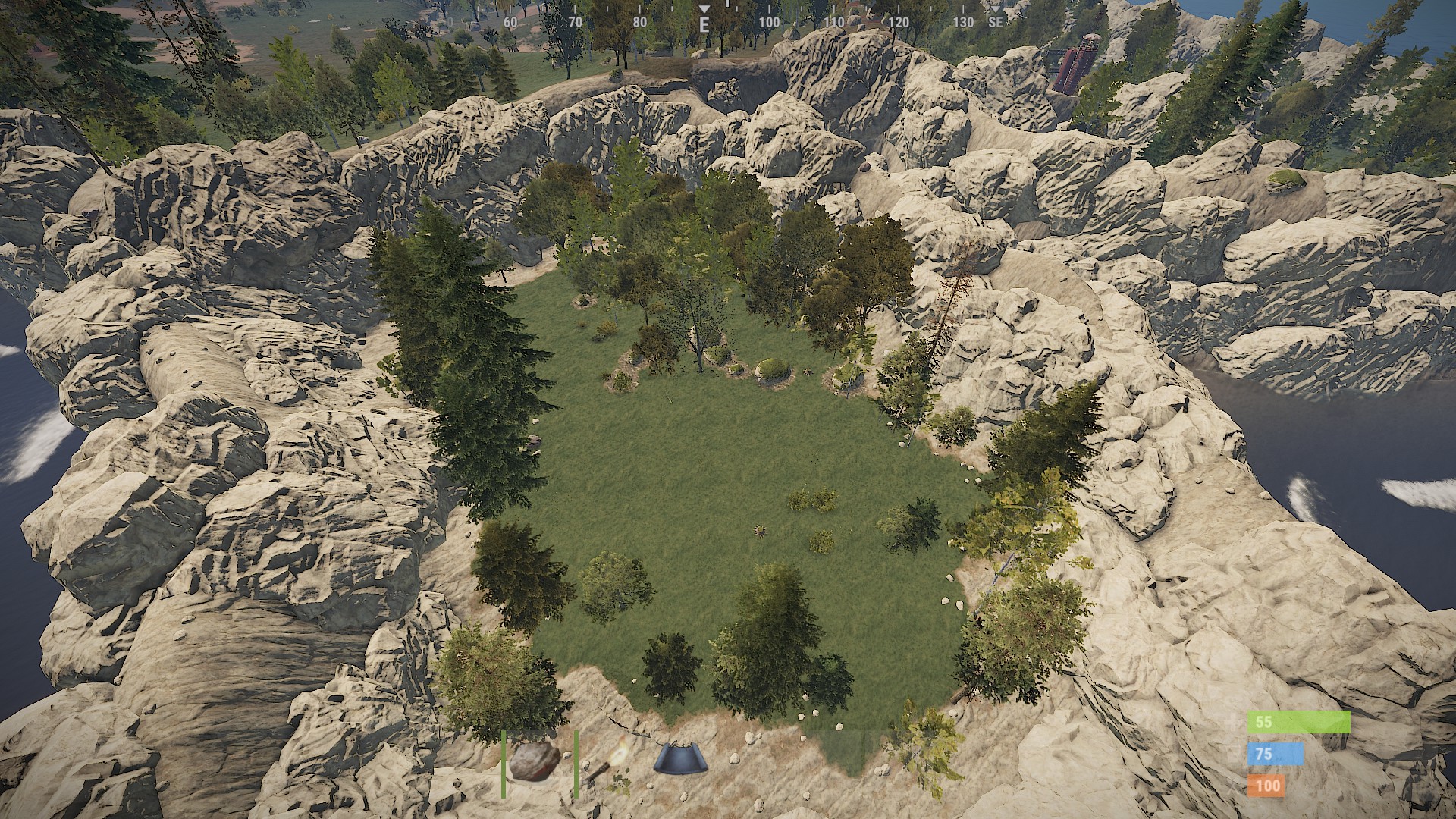Image resolution: width=1456 pixels, height=819 pixels.
Task: Choose the blue paper scroll hotbar item
Action: pos(680,759)
